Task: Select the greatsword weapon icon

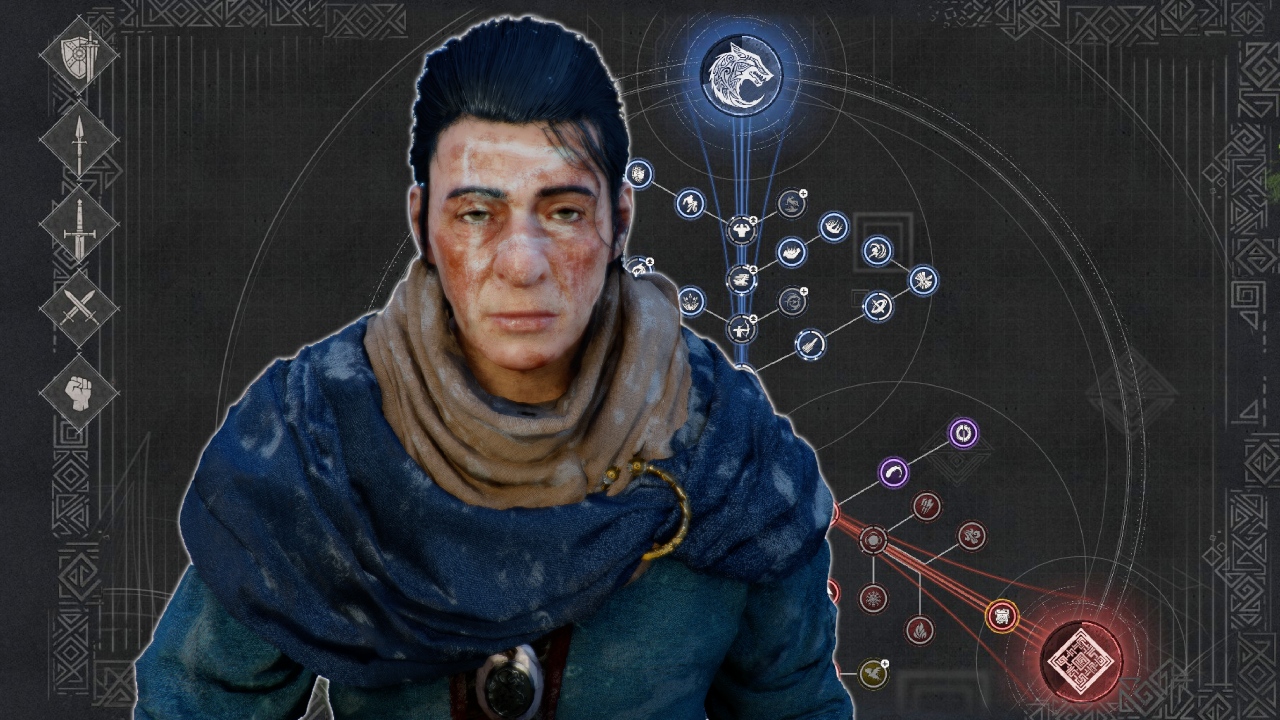Action: 78,228
